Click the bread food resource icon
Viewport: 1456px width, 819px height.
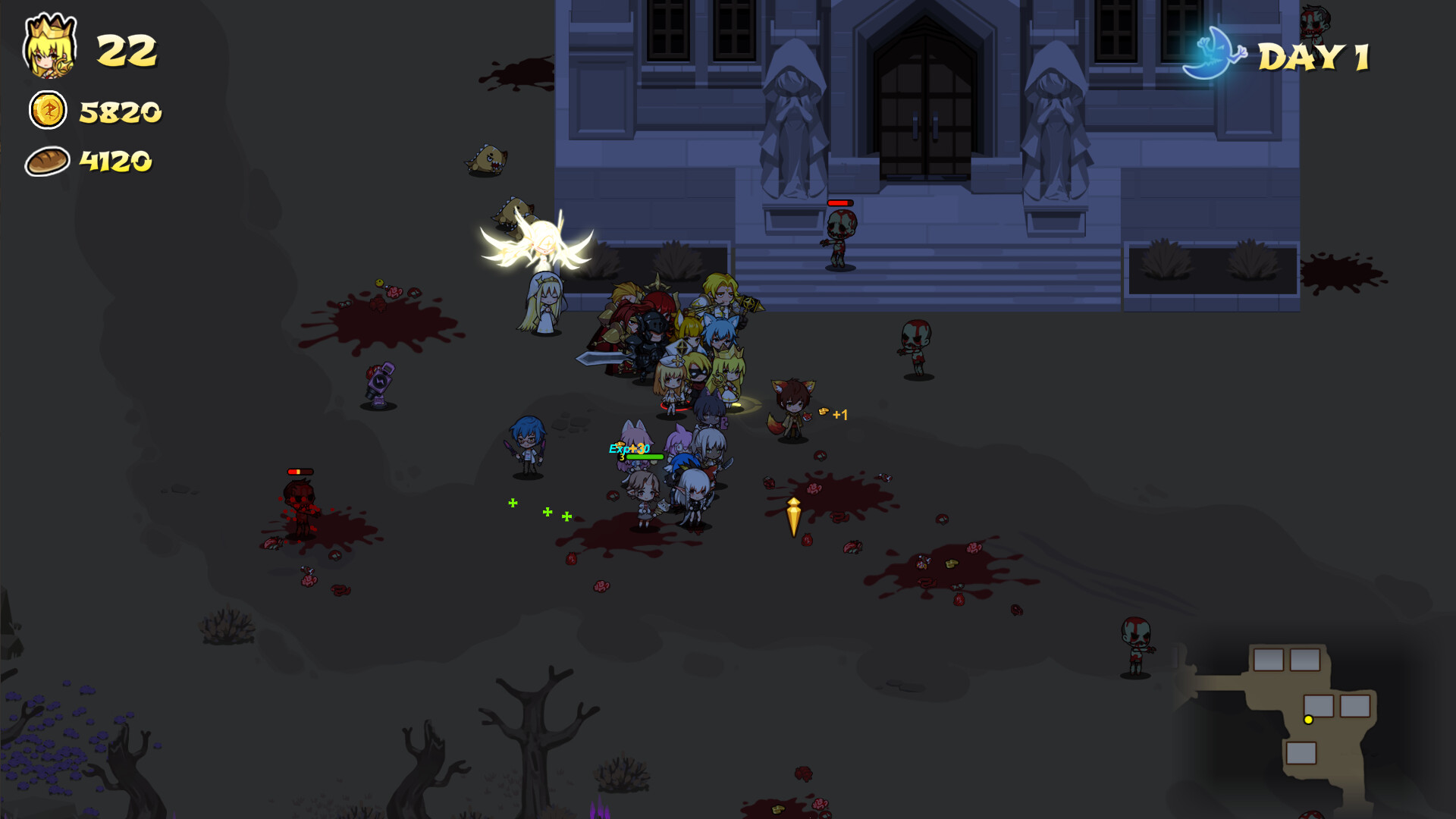(47, 161)
